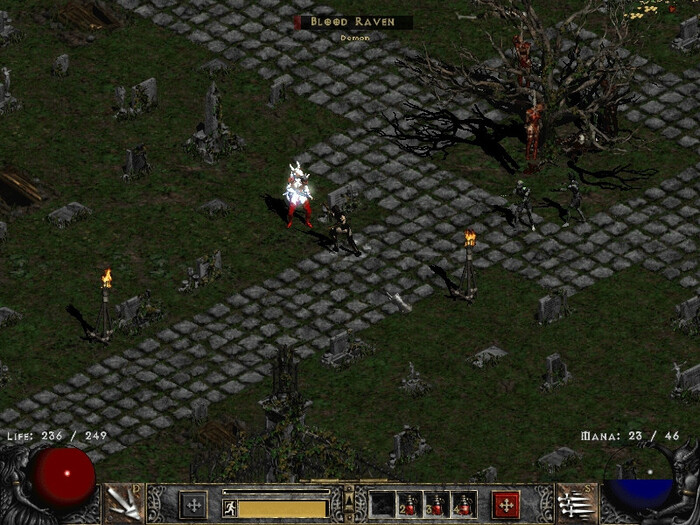
Task: Open the right-hand multiple arrows skill selector
Action: pos(576,503)
